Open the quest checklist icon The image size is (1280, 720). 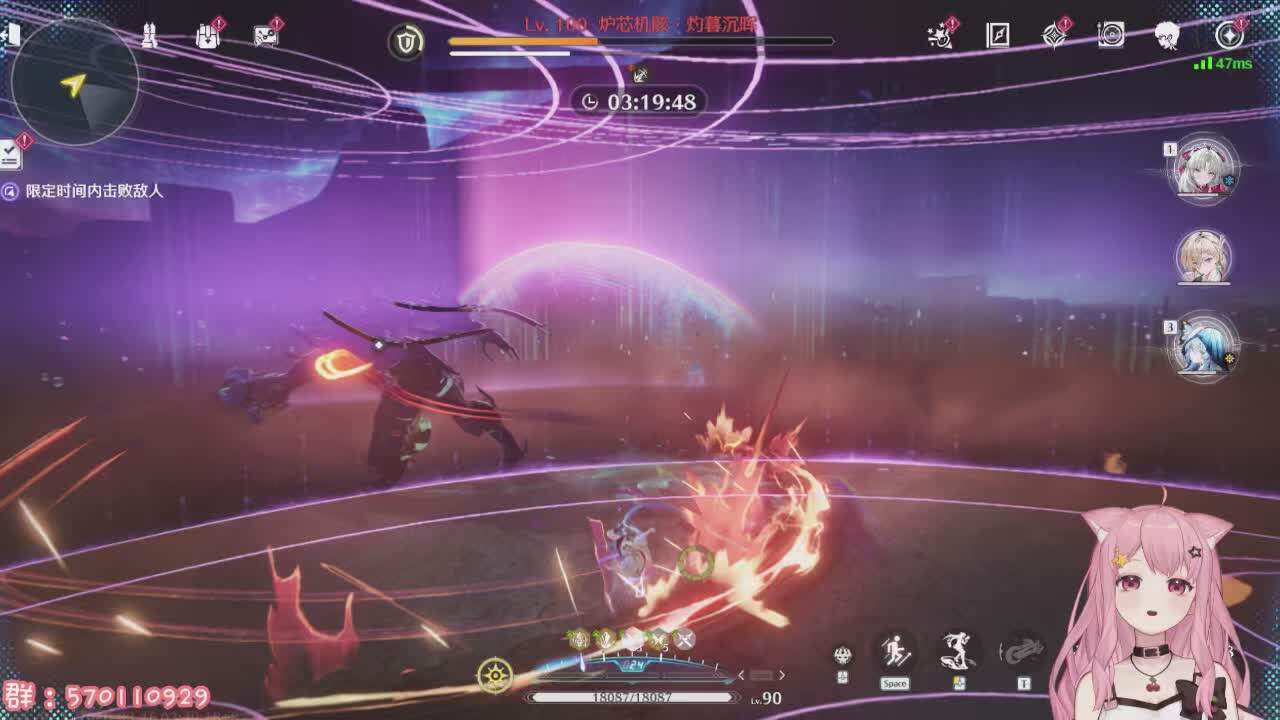[11, 153]
